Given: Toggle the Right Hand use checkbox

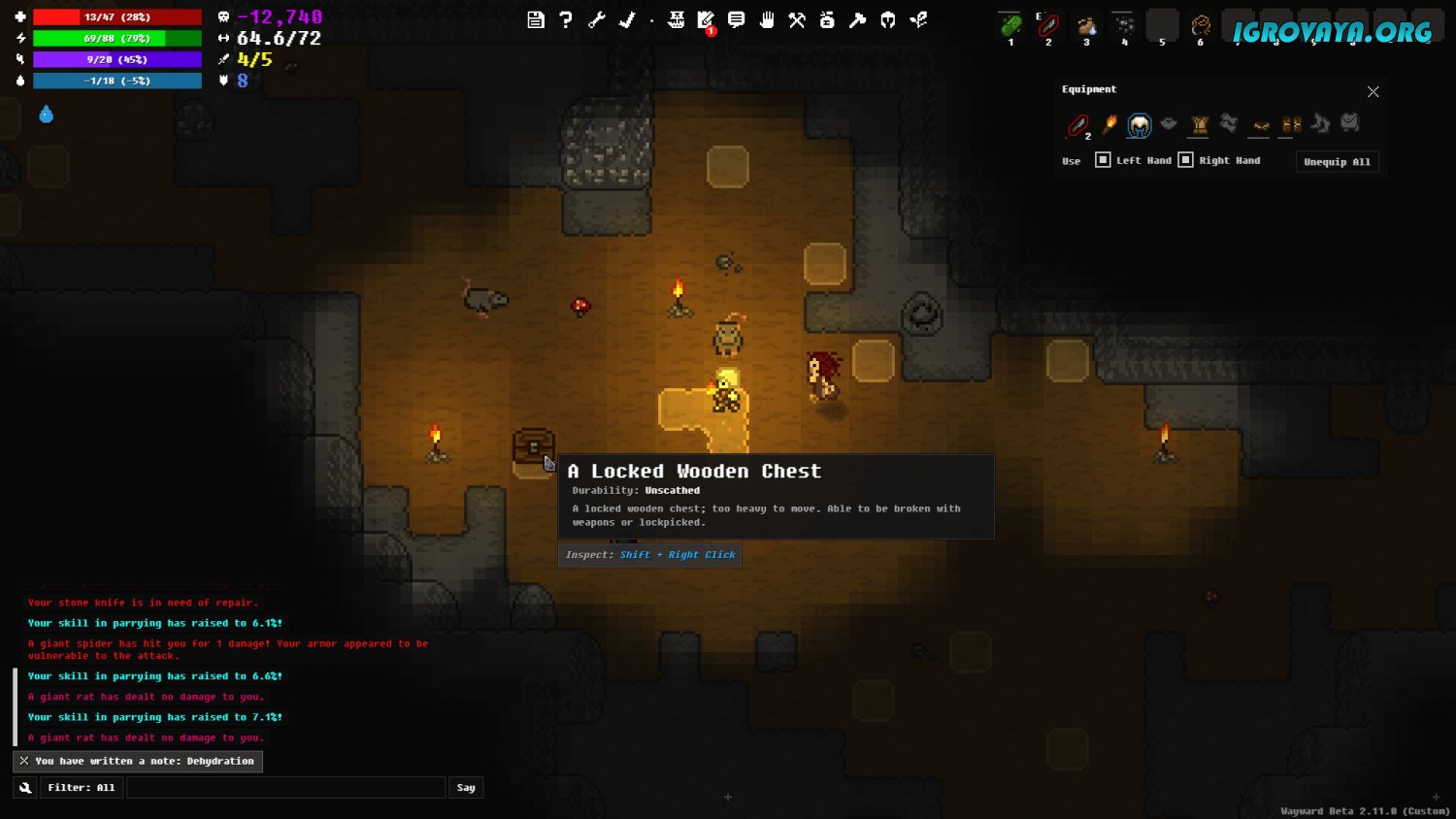Looking at the screenshot, I should point(1185,160).
